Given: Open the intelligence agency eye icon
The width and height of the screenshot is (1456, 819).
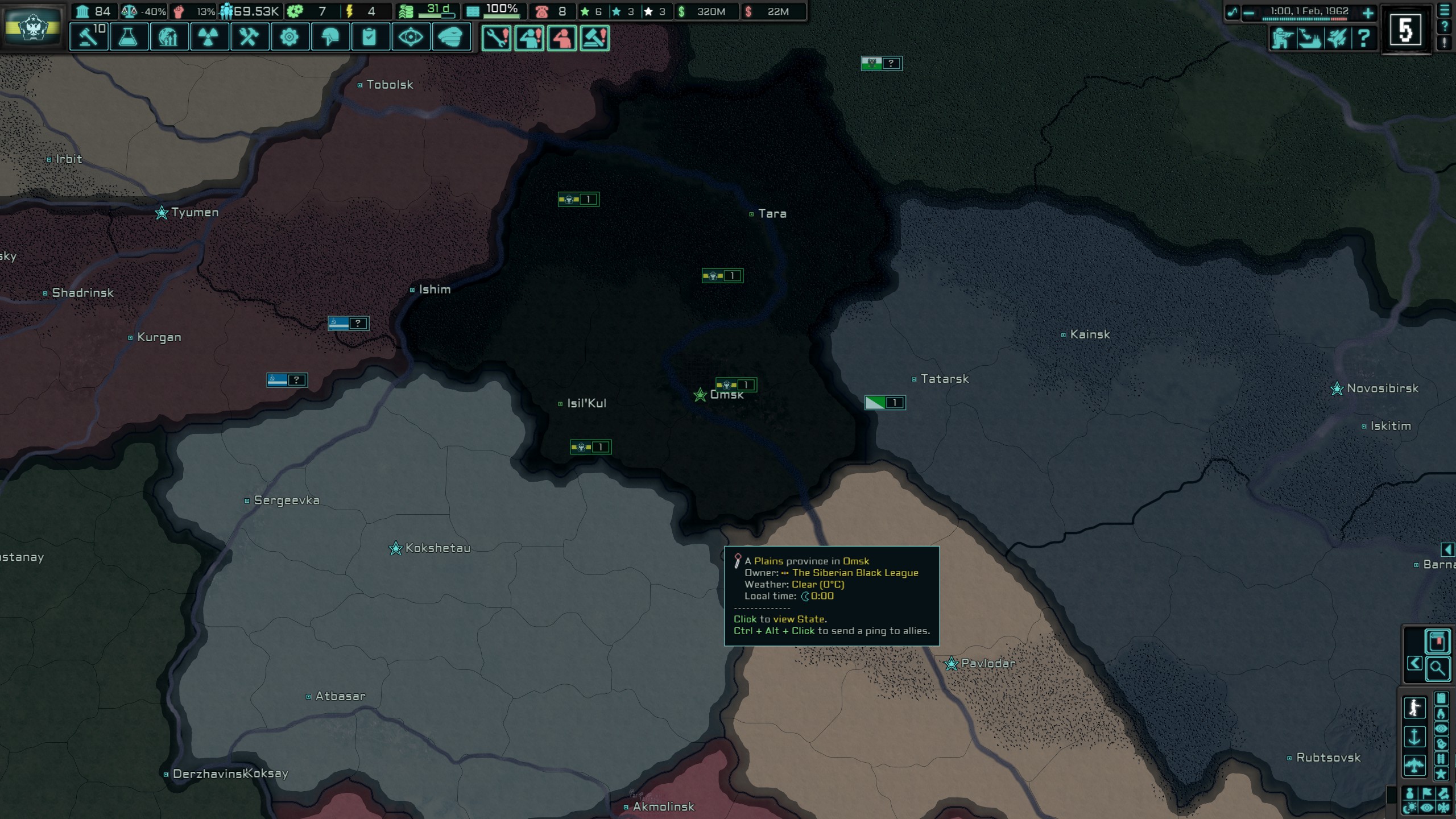Looking at the screenshot, I should coord(412,37).
